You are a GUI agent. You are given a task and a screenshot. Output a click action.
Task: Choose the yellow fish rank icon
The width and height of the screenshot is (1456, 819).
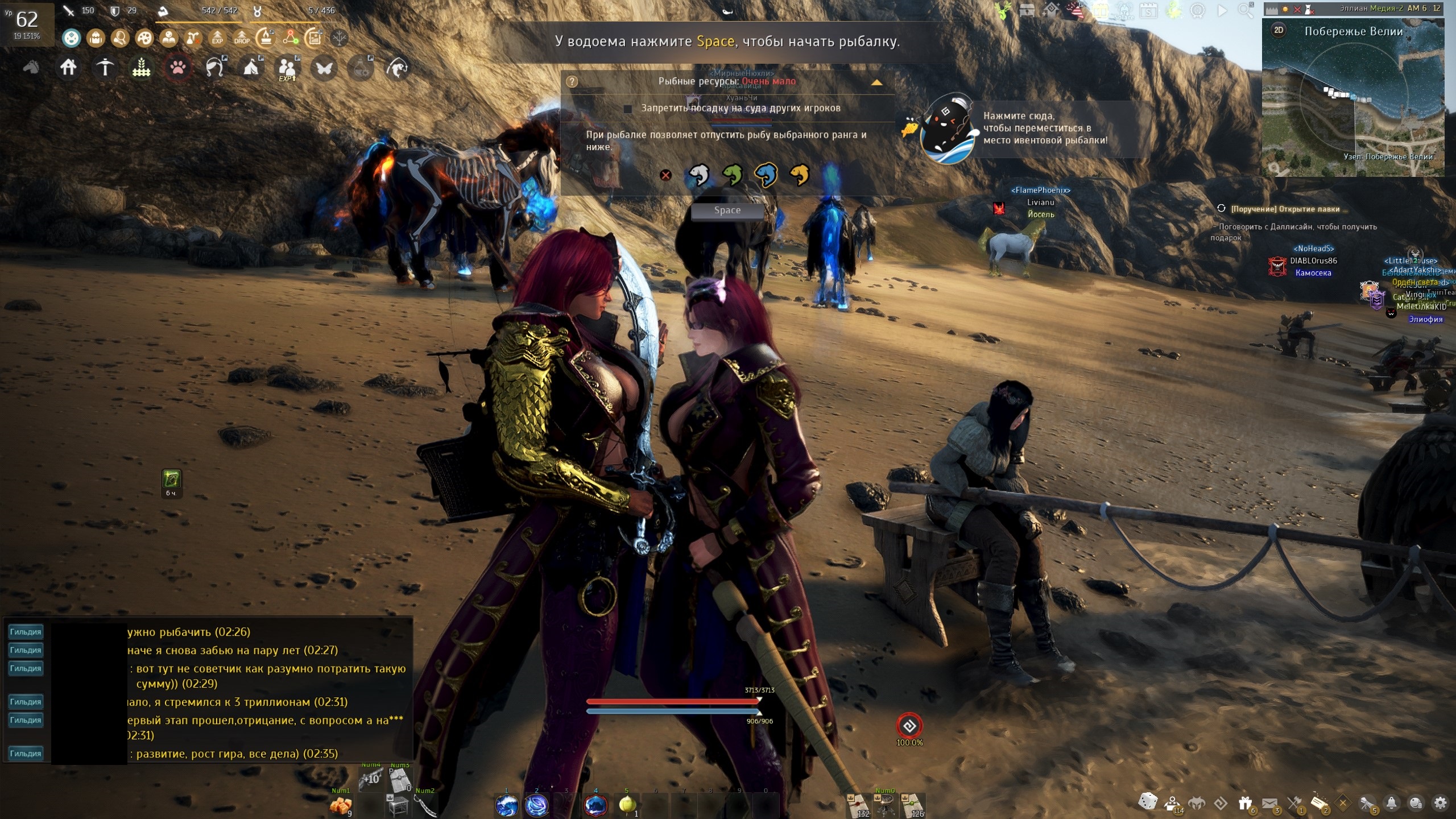coord(799,175)
